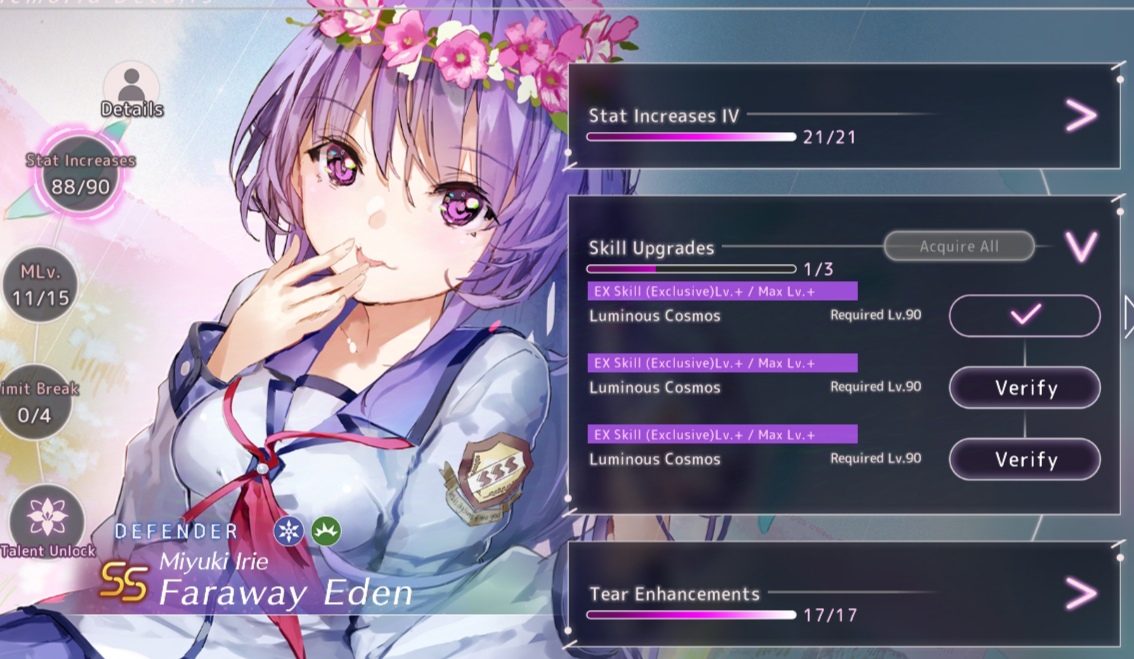
Task: Select the Stat Increases 88/90 node
Action: [81, 175]
